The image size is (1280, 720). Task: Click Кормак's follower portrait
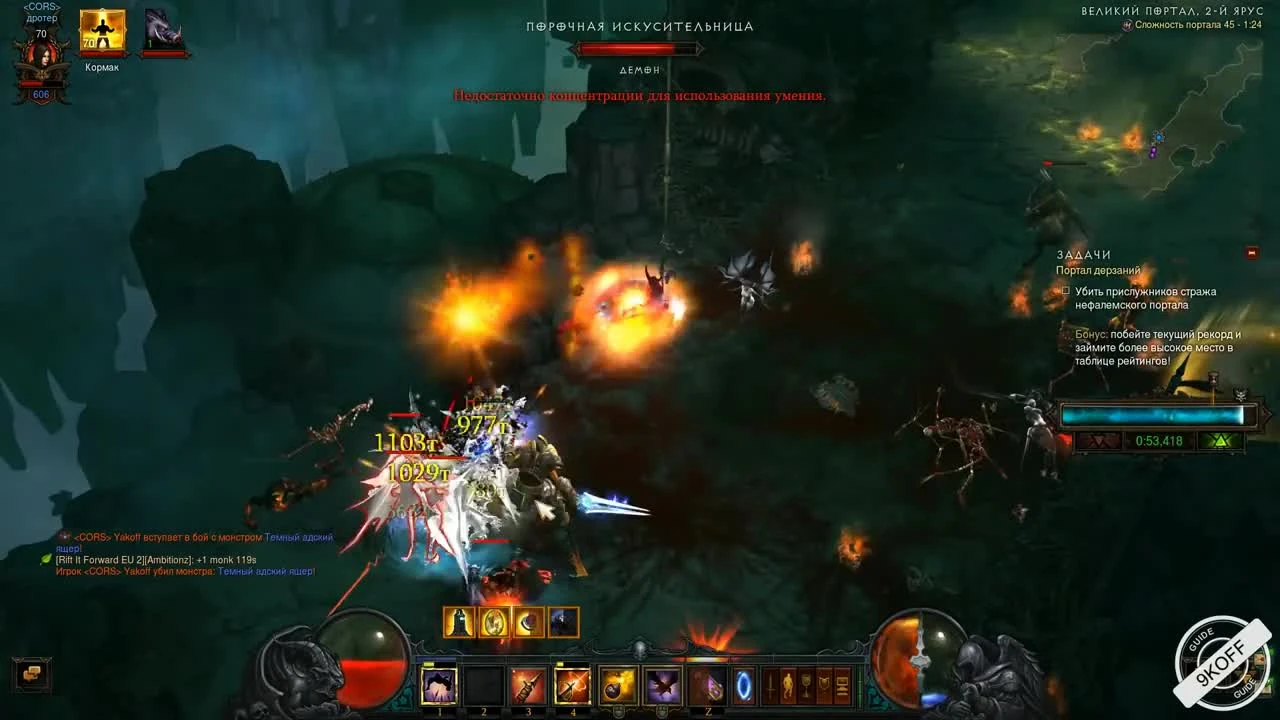[x=103, y=30]
